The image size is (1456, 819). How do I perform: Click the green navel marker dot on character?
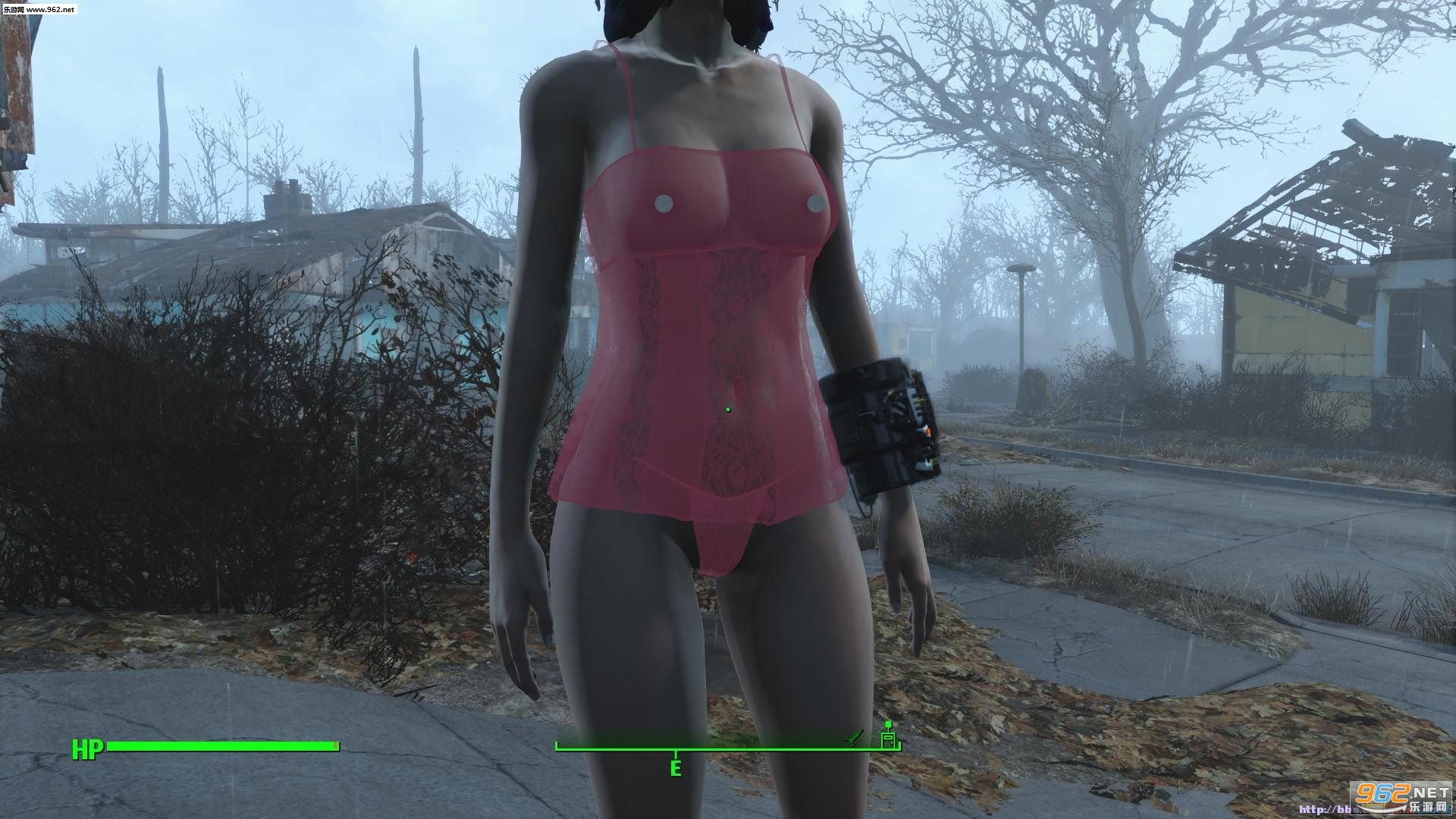pos(726,408)
